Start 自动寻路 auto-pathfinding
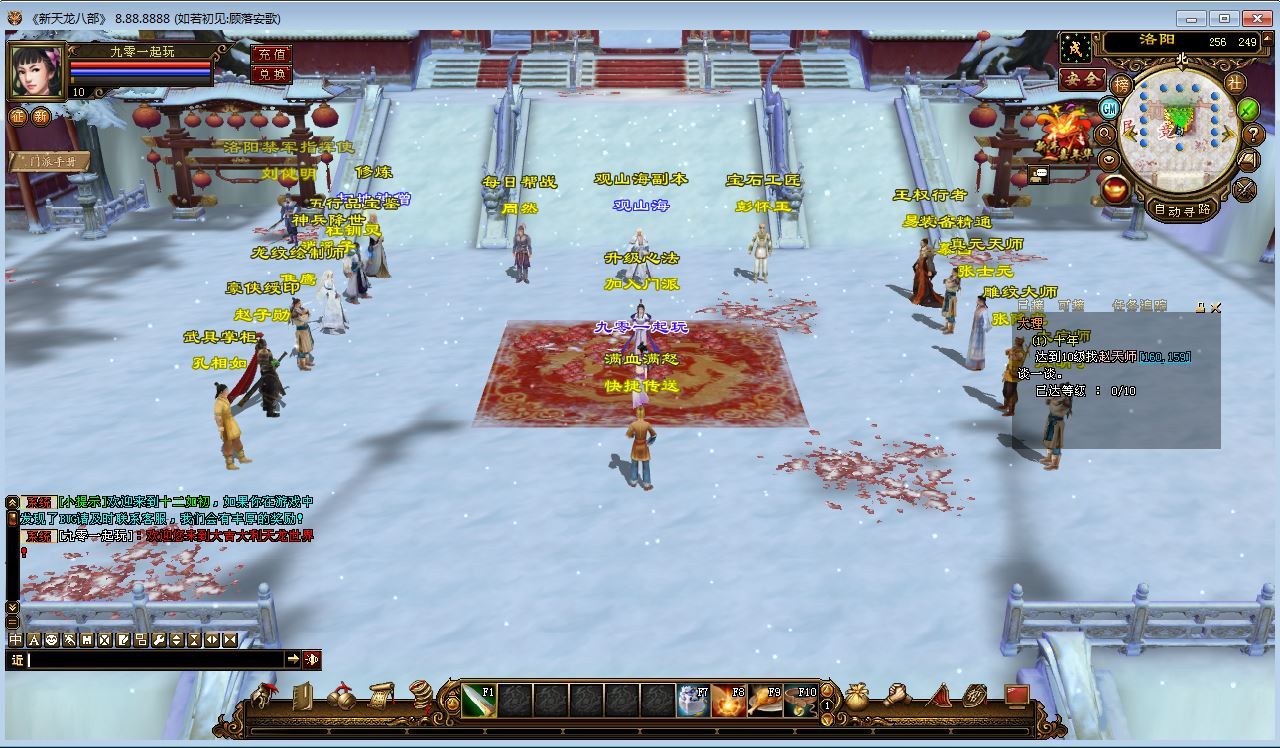 click(x=1182, y=210)
